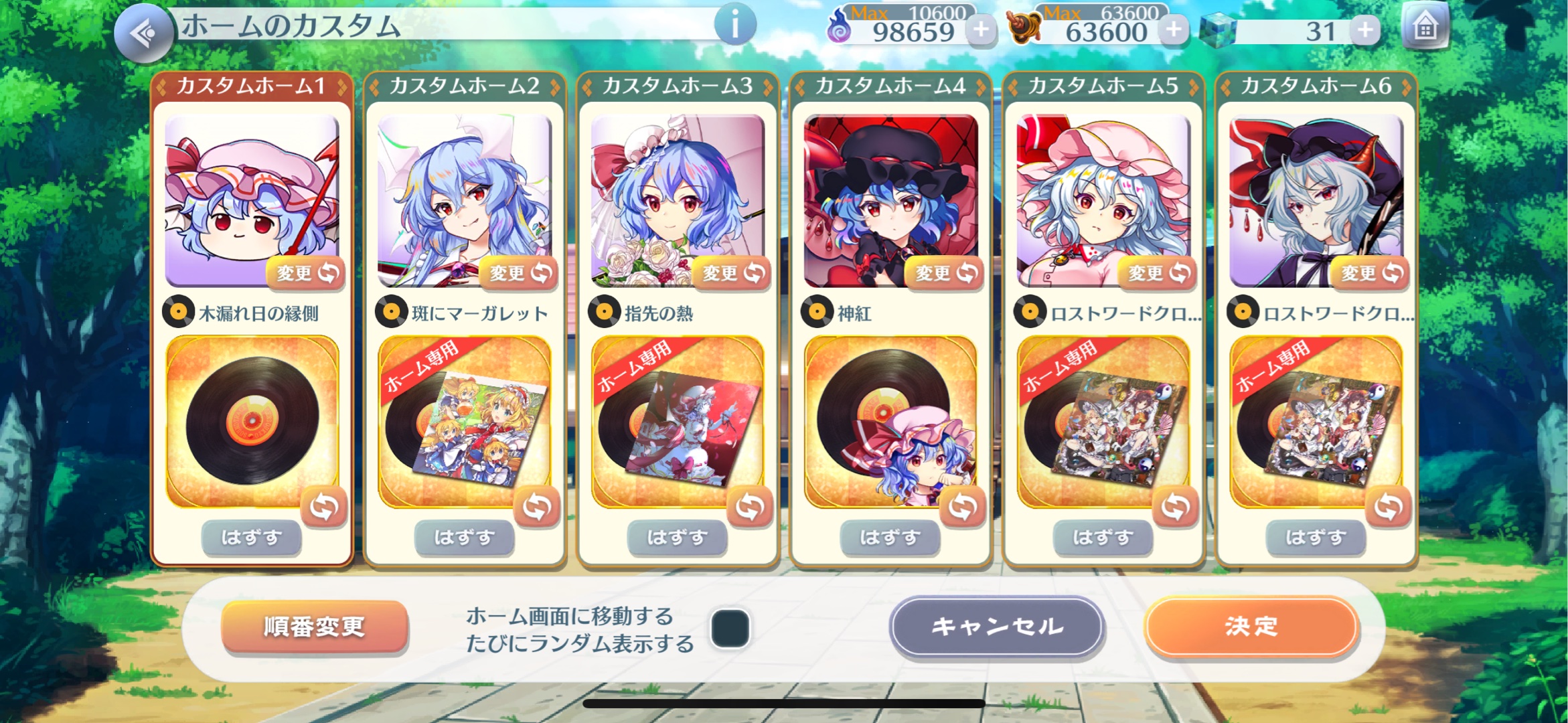Change the character for Custom Home 6

[x=1370, y=273]
